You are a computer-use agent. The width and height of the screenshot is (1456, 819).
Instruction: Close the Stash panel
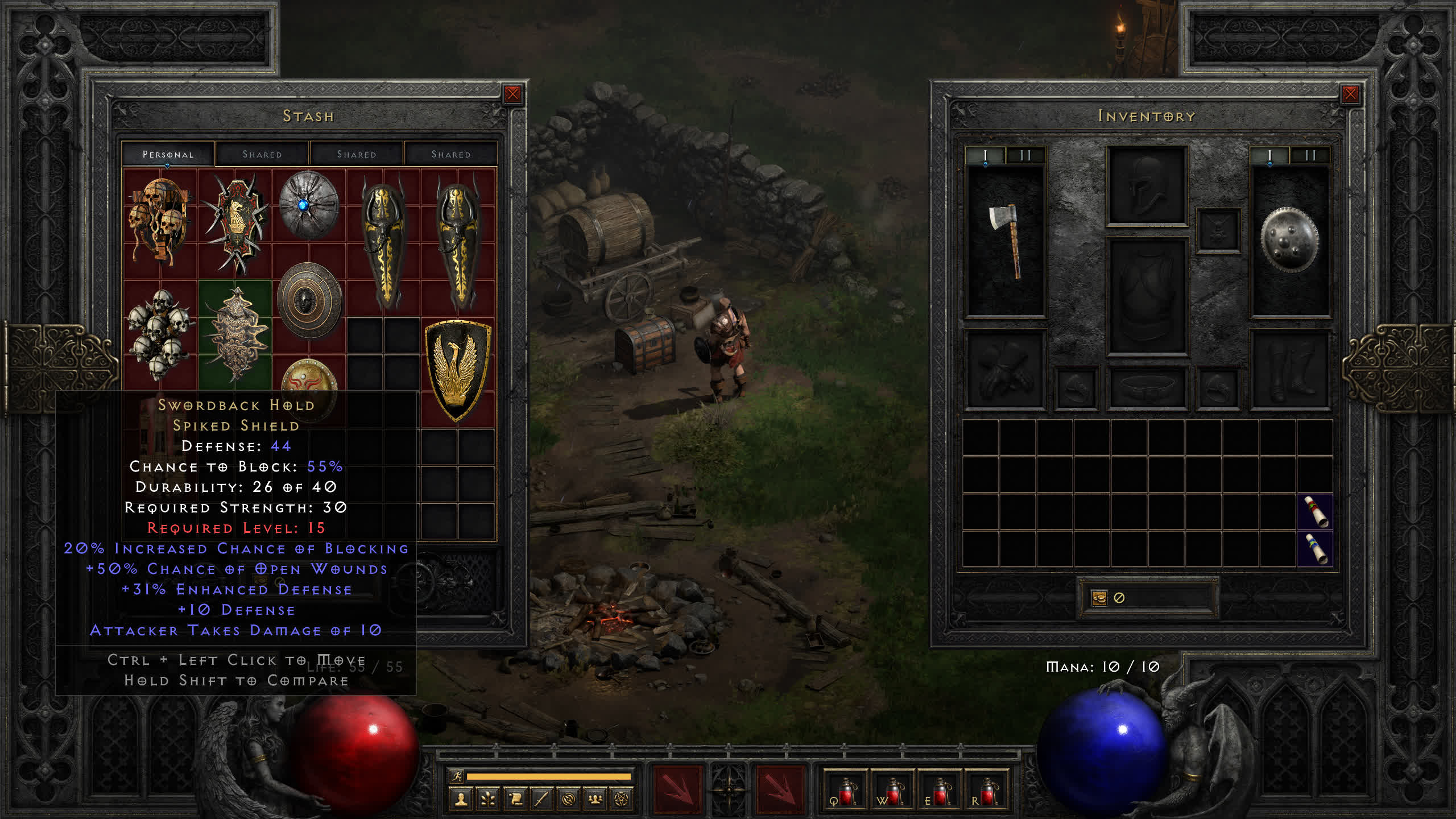[512, 94]
